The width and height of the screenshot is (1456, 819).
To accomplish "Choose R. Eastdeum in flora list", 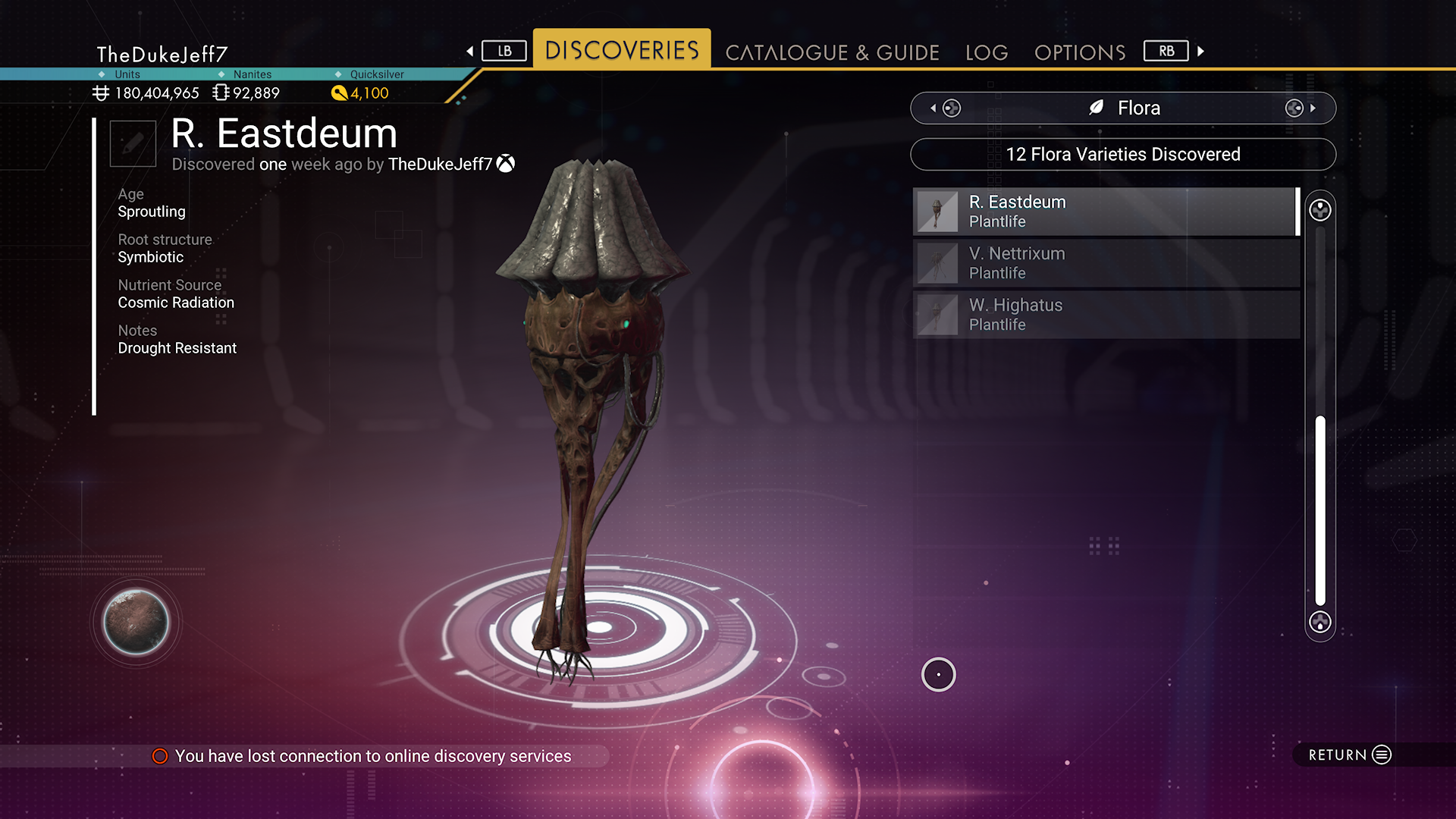I will (x=1106, y=212).
